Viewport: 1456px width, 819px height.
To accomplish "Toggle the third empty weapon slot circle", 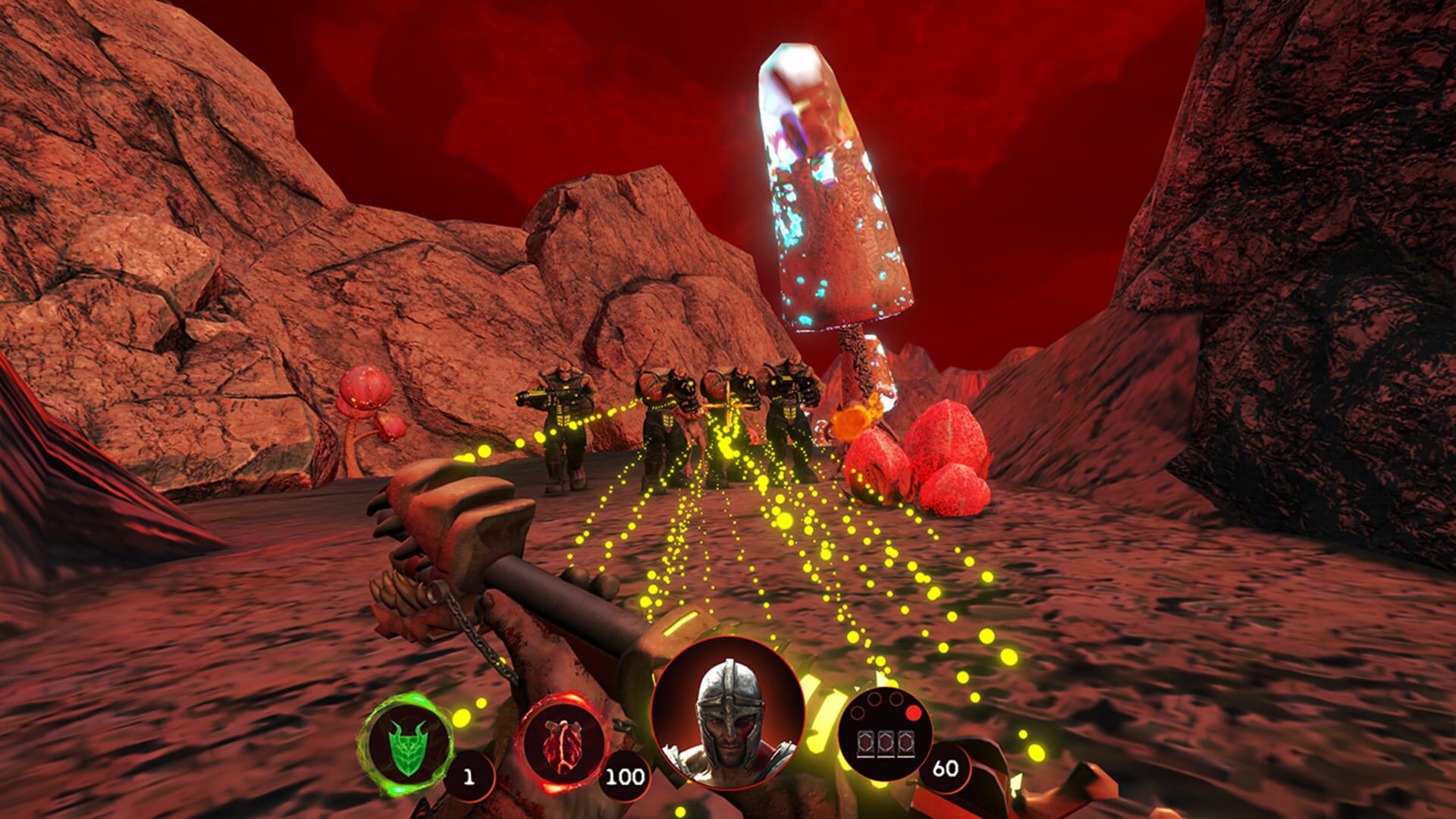I will [896, 699].
